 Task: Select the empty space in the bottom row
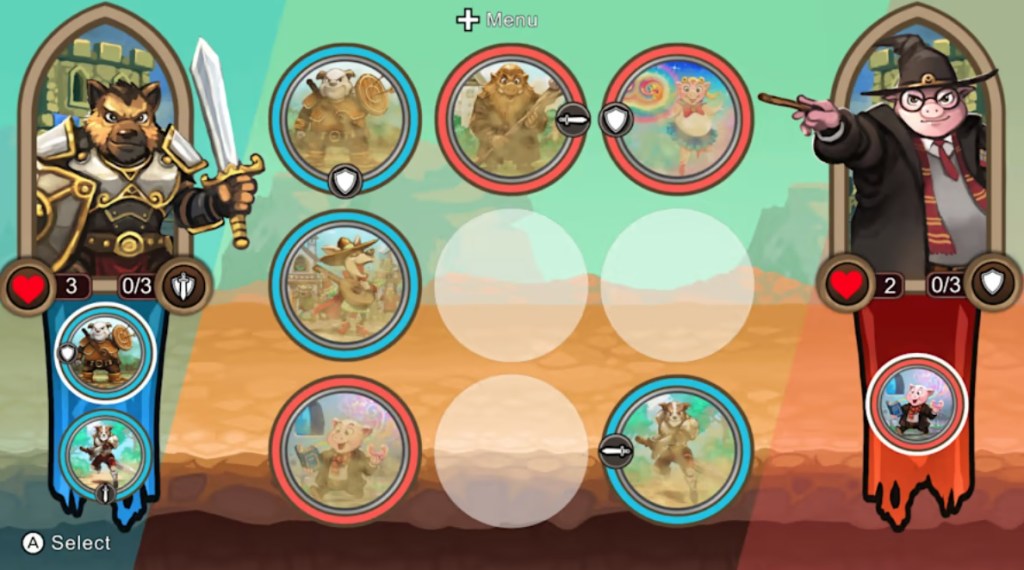click(511, 450)
